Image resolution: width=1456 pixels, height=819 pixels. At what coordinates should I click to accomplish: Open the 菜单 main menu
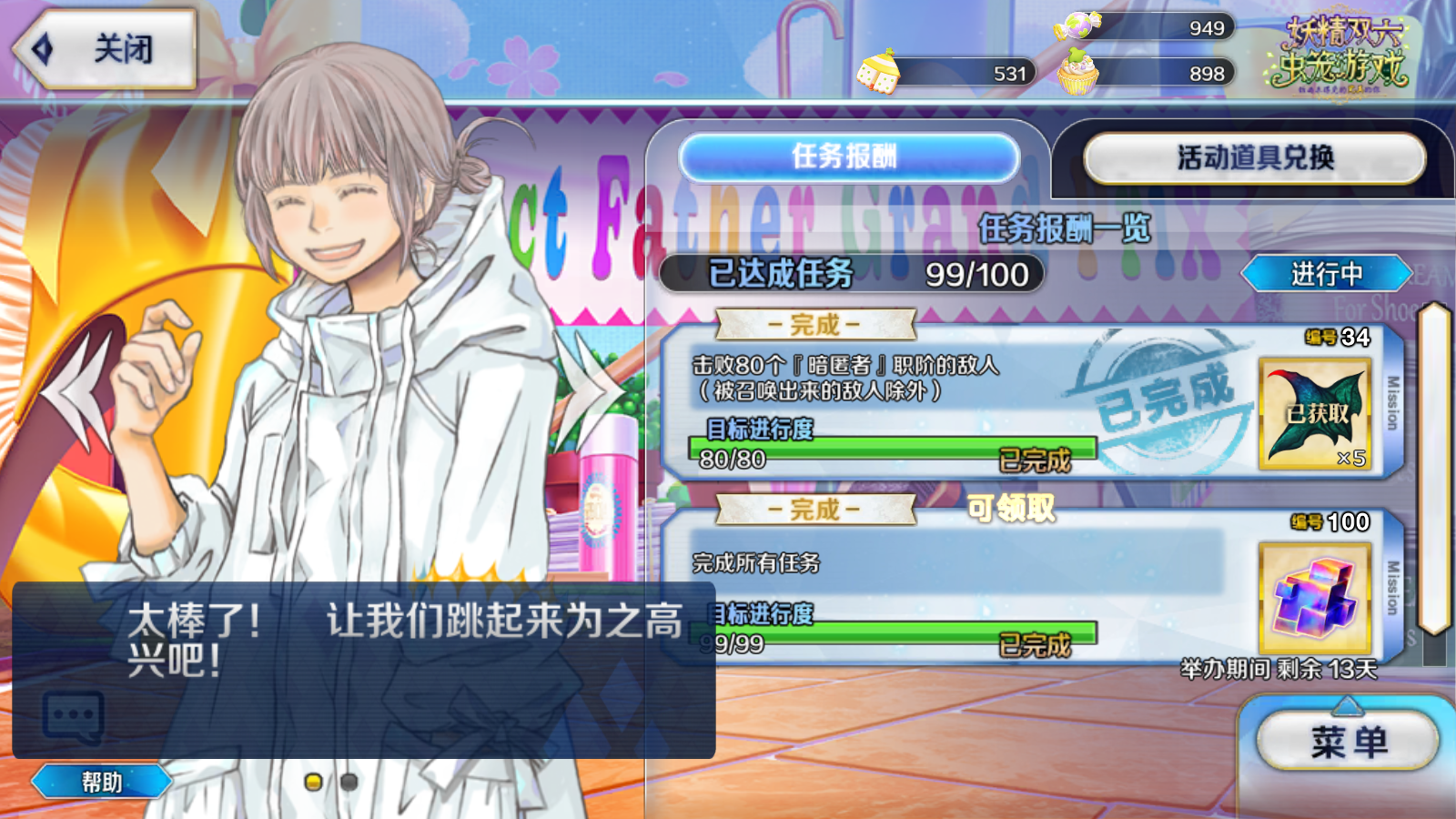(x=1348, y=743)
